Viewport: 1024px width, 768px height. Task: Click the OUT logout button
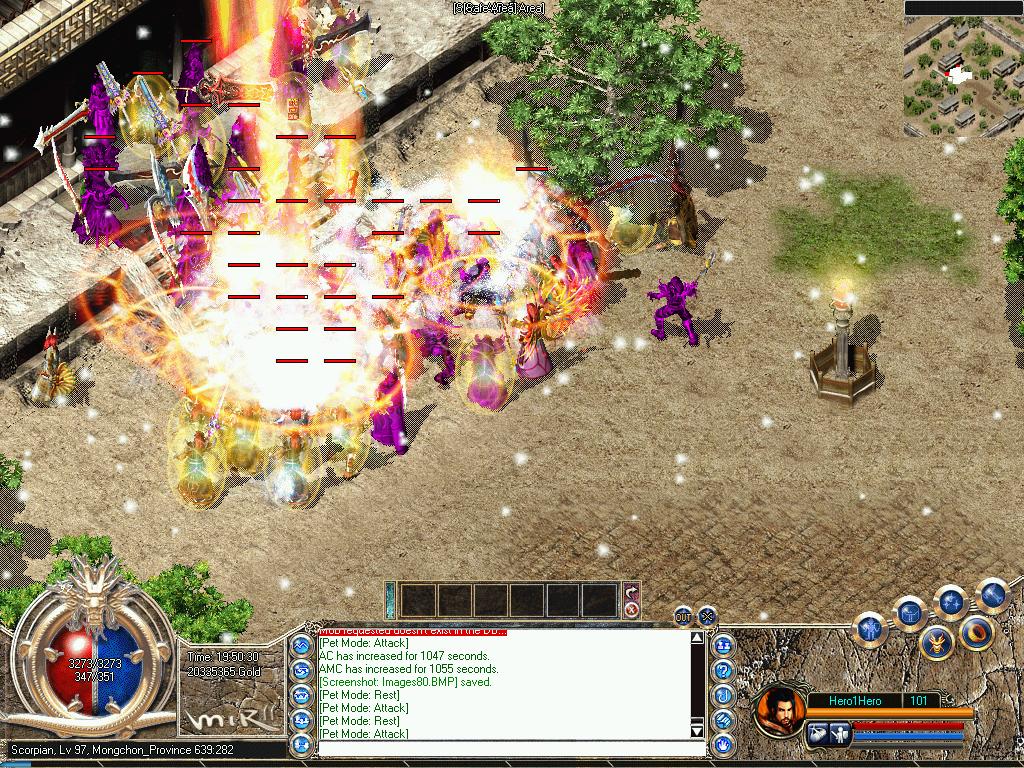(683, 617)
